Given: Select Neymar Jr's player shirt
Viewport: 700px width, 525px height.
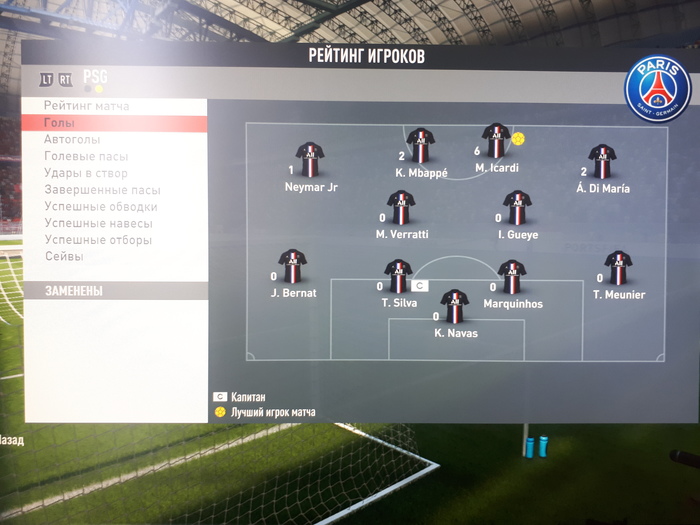Looking at the screenshot, I should pos(310,160).
